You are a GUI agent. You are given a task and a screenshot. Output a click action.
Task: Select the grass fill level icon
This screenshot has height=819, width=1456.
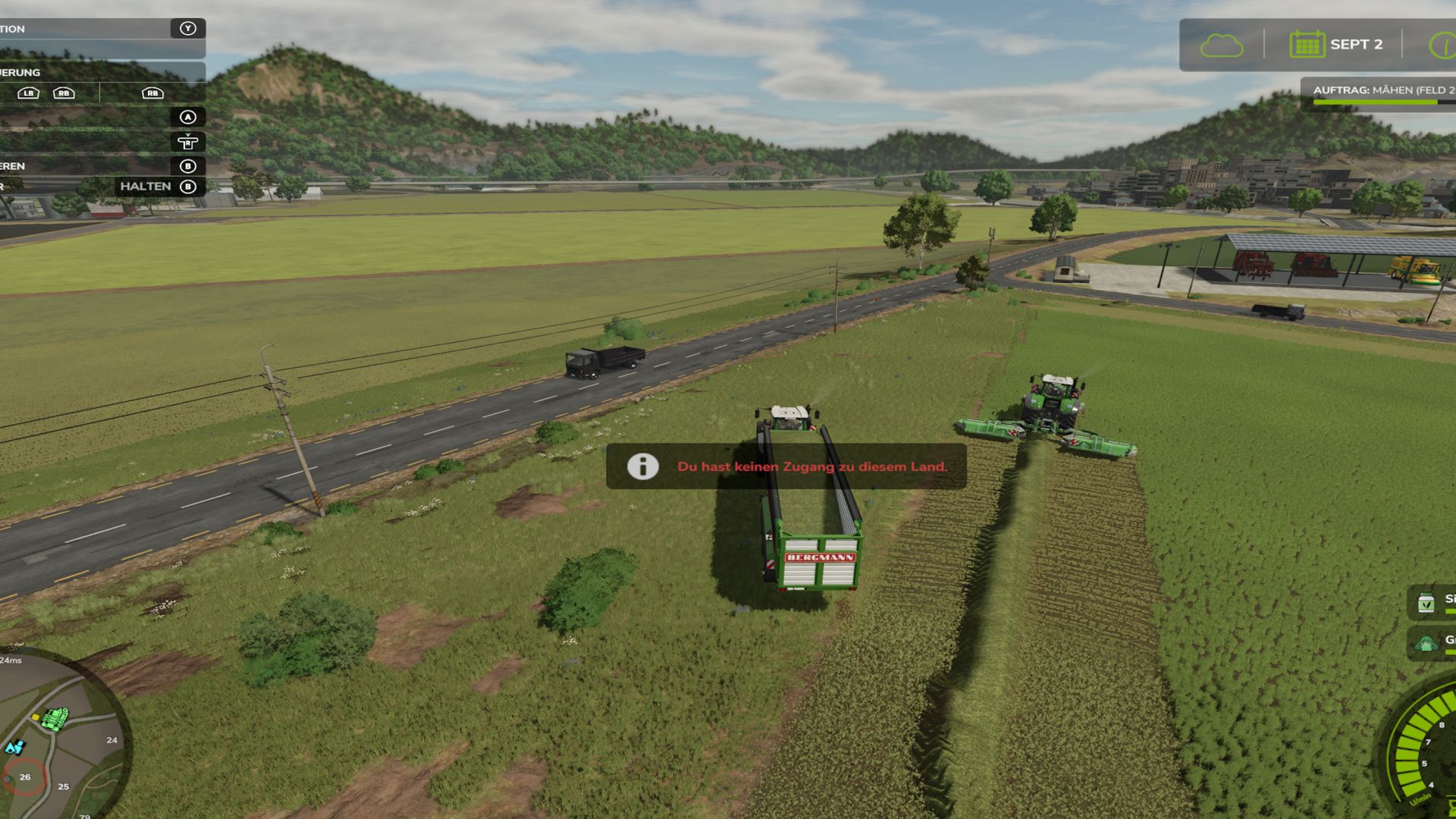tap(1426, 644)
